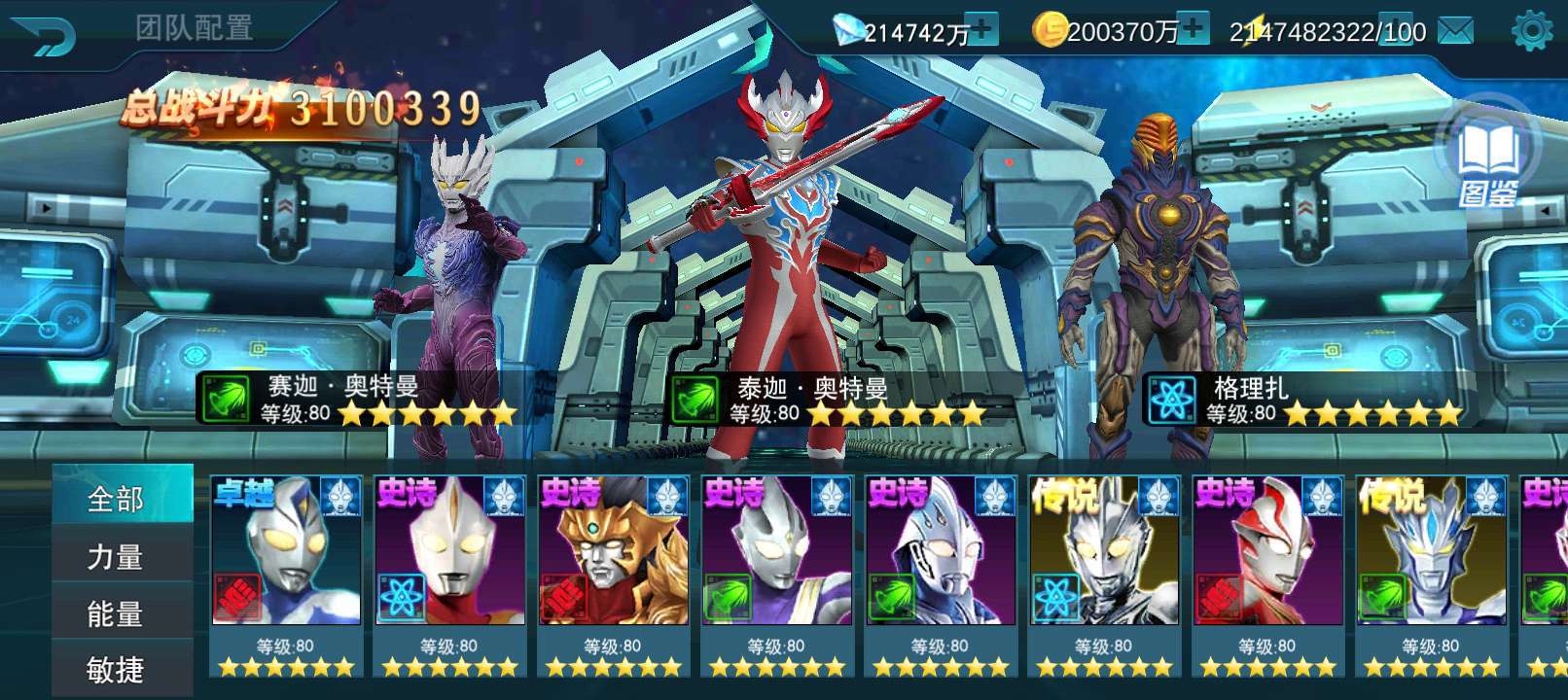The width and height of the screenshot is (1568, 700).
Task: Choose the golden horned armored hero card
Action: [613, 574]
